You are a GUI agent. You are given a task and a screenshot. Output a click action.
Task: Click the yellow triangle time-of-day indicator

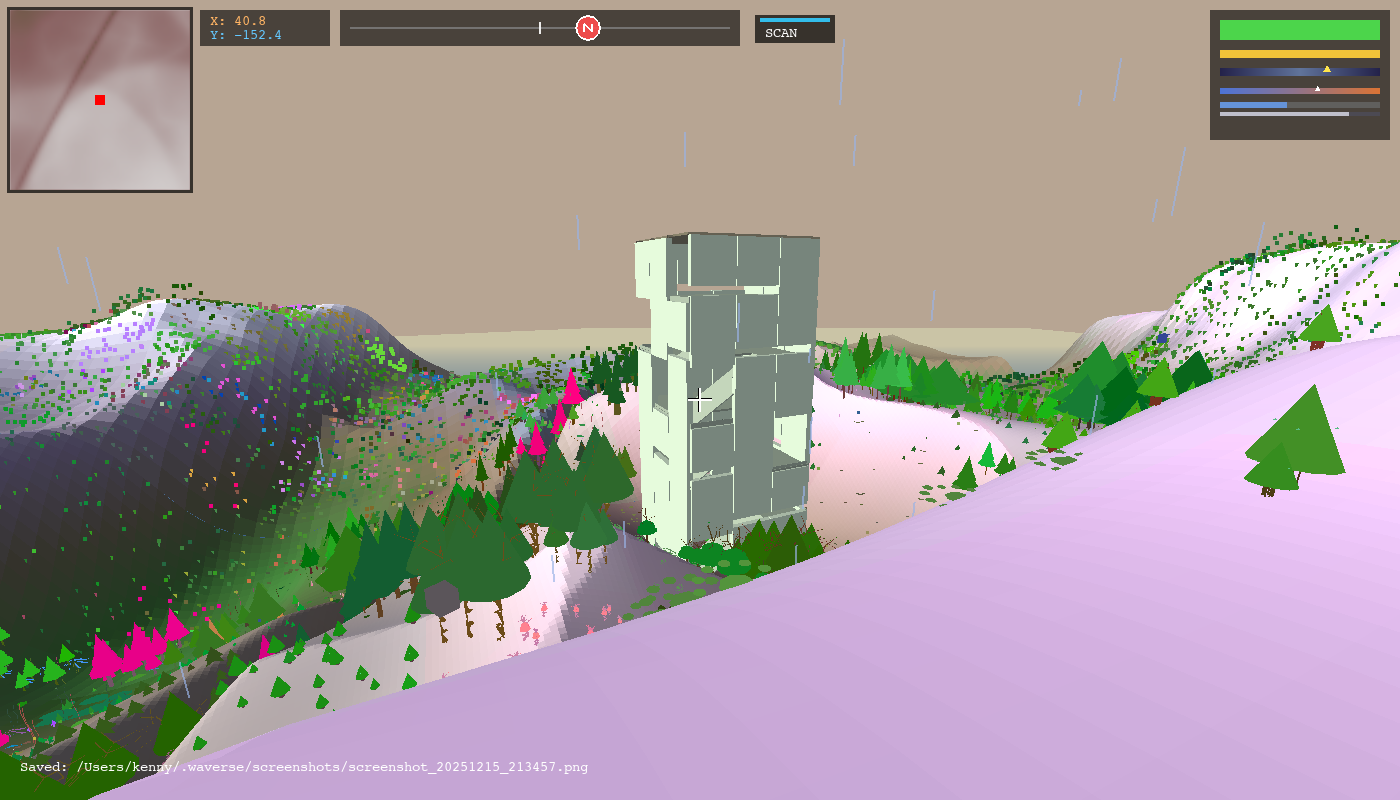(1328, 69)
